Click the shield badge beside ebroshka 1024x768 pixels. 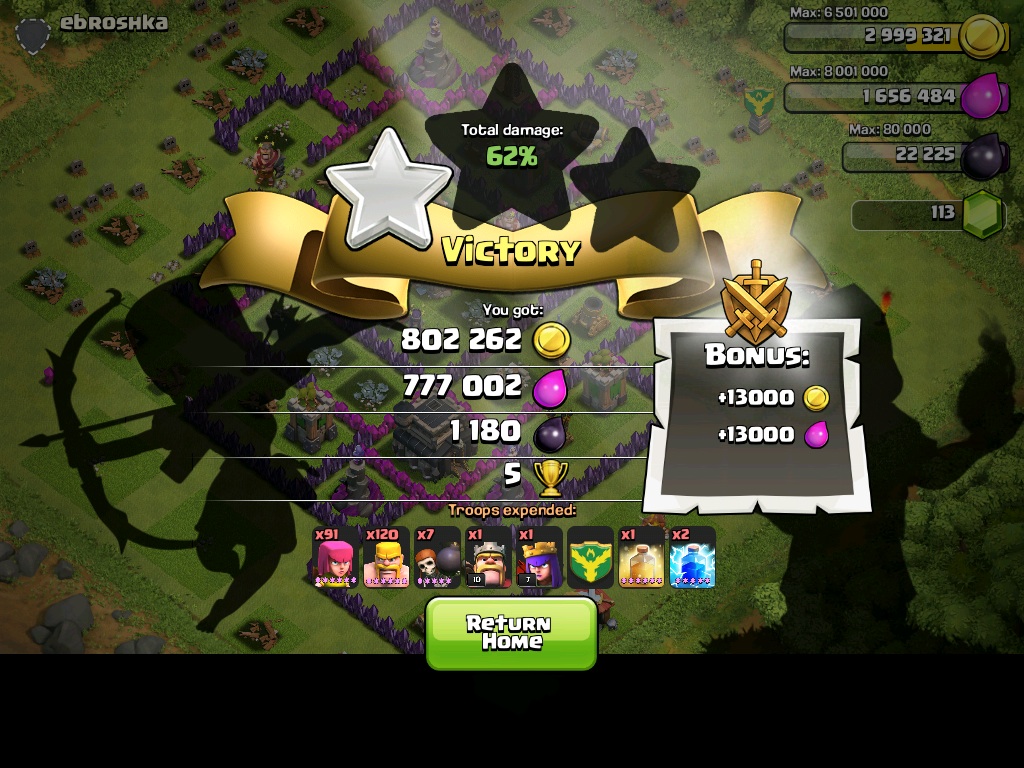[34, 35]
